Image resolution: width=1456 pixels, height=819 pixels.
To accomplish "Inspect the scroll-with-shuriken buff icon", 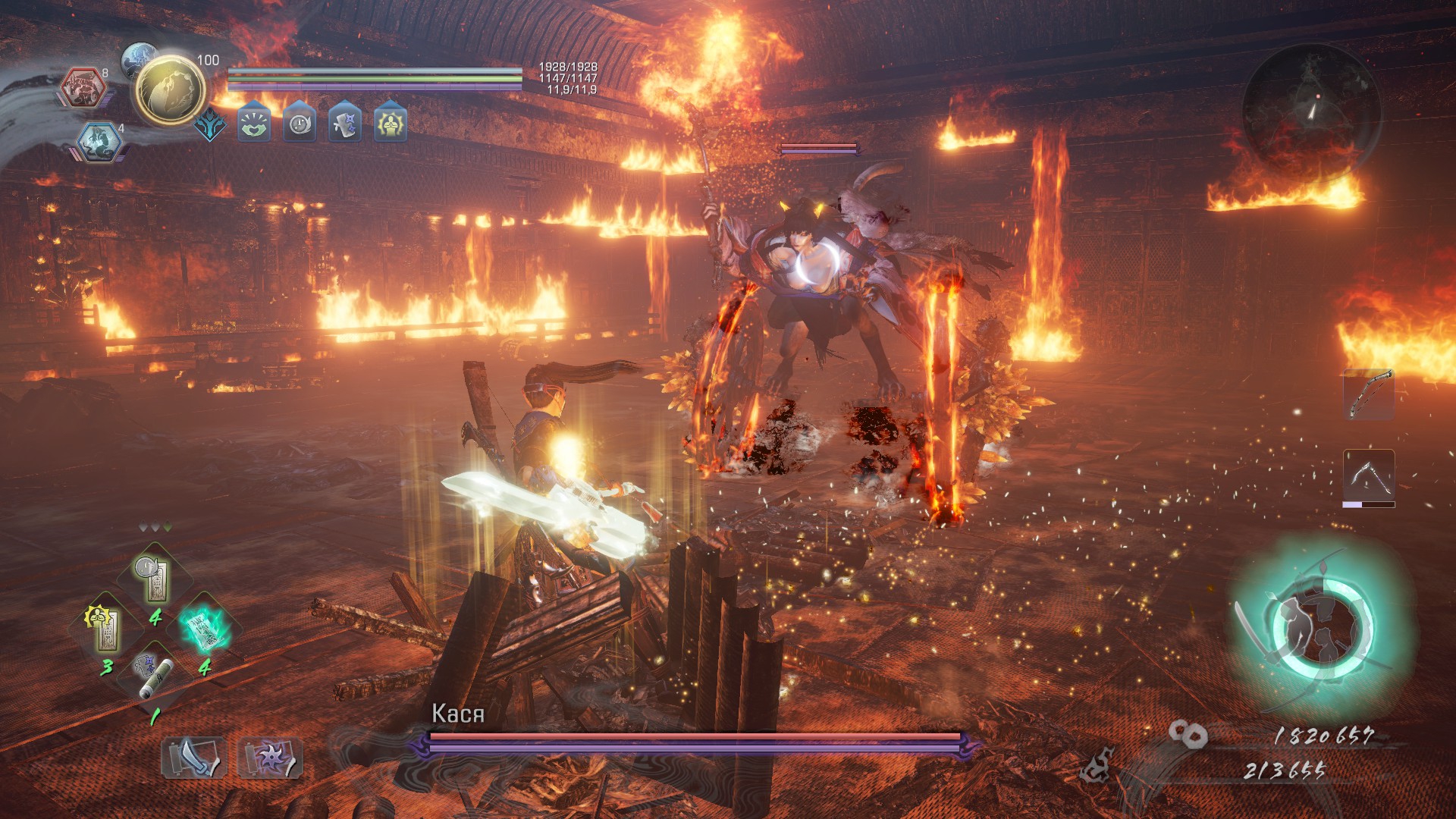I will point(345,122).
